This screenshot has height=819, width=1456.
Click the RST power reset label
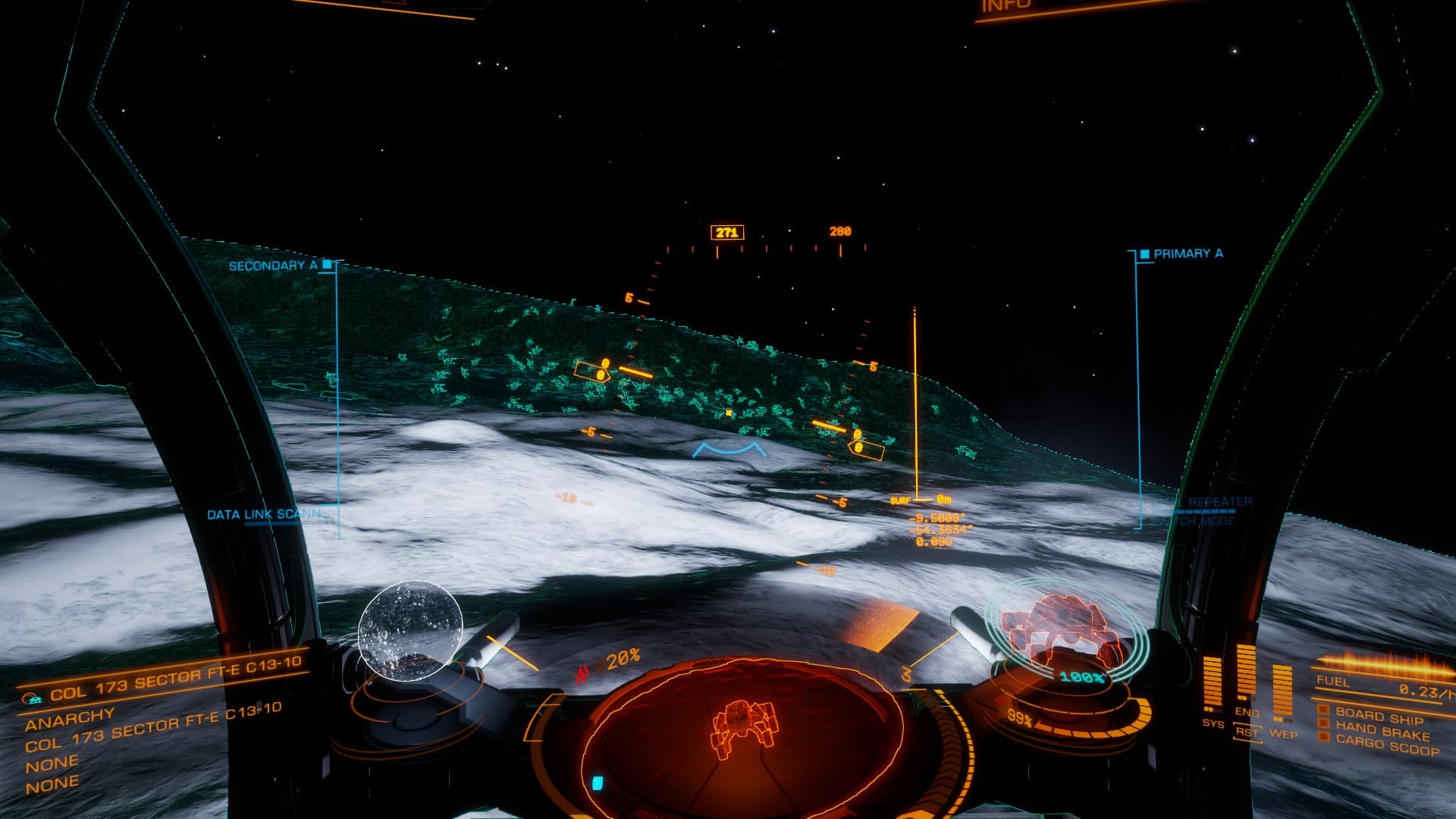tap(1247, 733)
